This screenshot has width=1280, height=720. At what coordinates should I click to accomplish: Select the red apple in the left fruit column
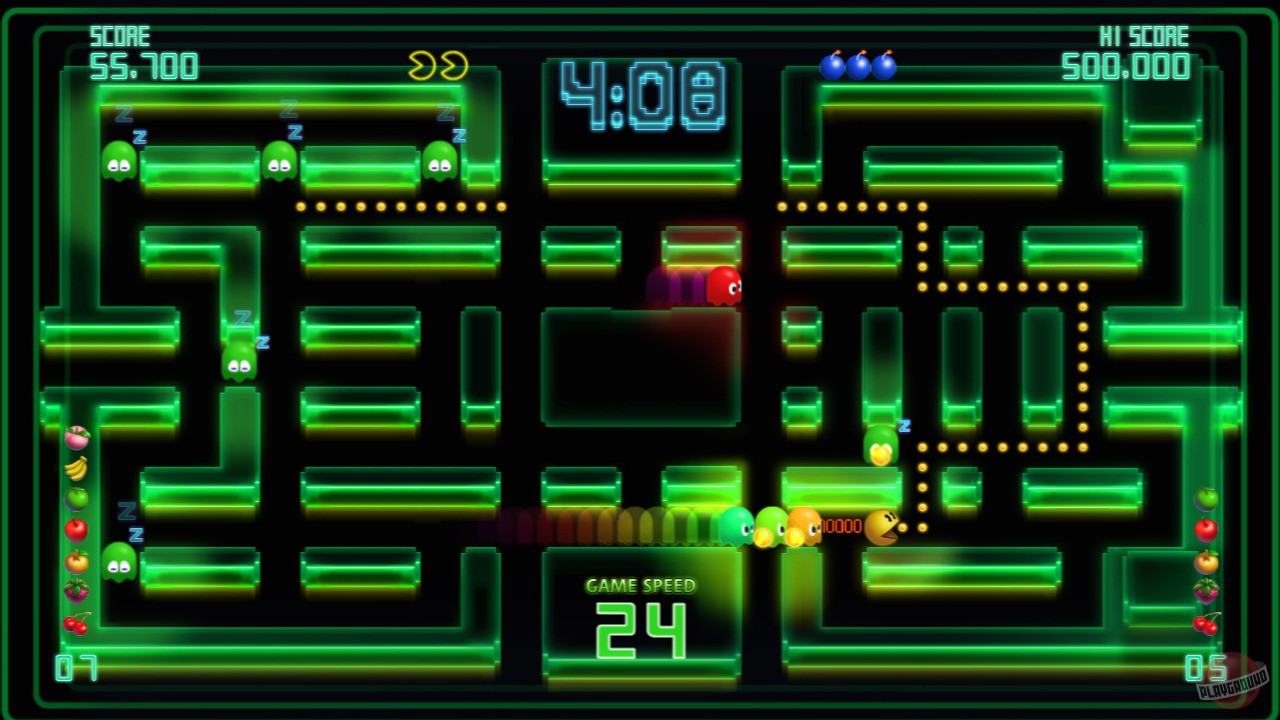pos(78,530)
